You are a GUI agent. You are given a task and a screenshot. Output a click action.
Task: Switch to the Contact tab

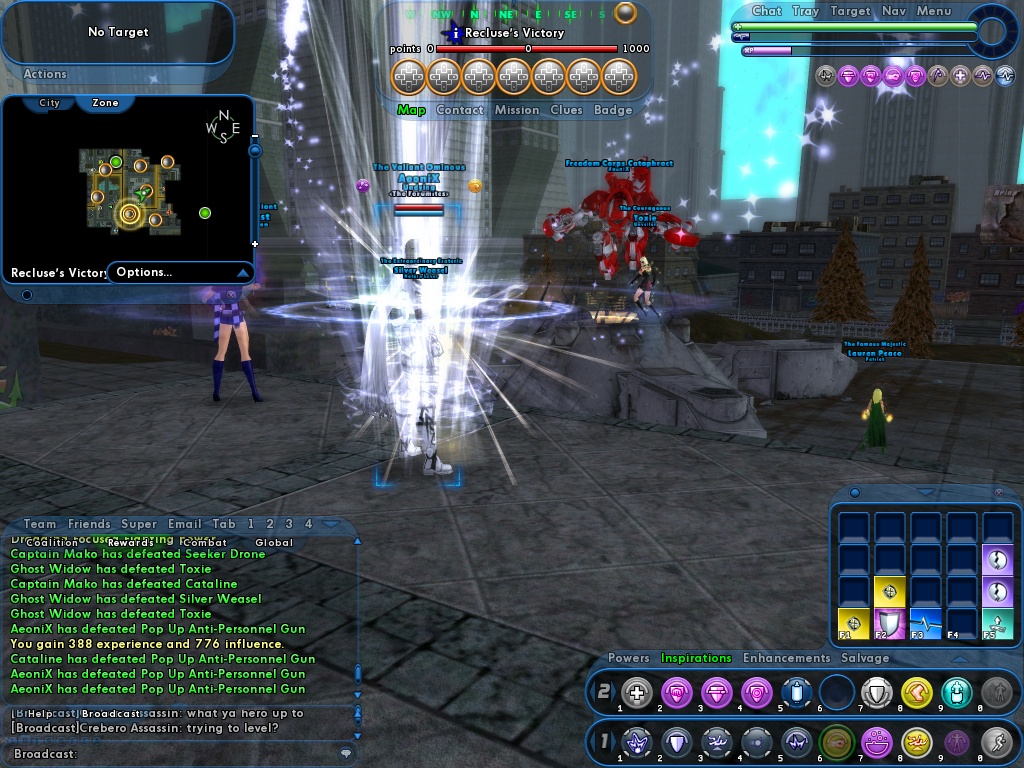[460, 110]
